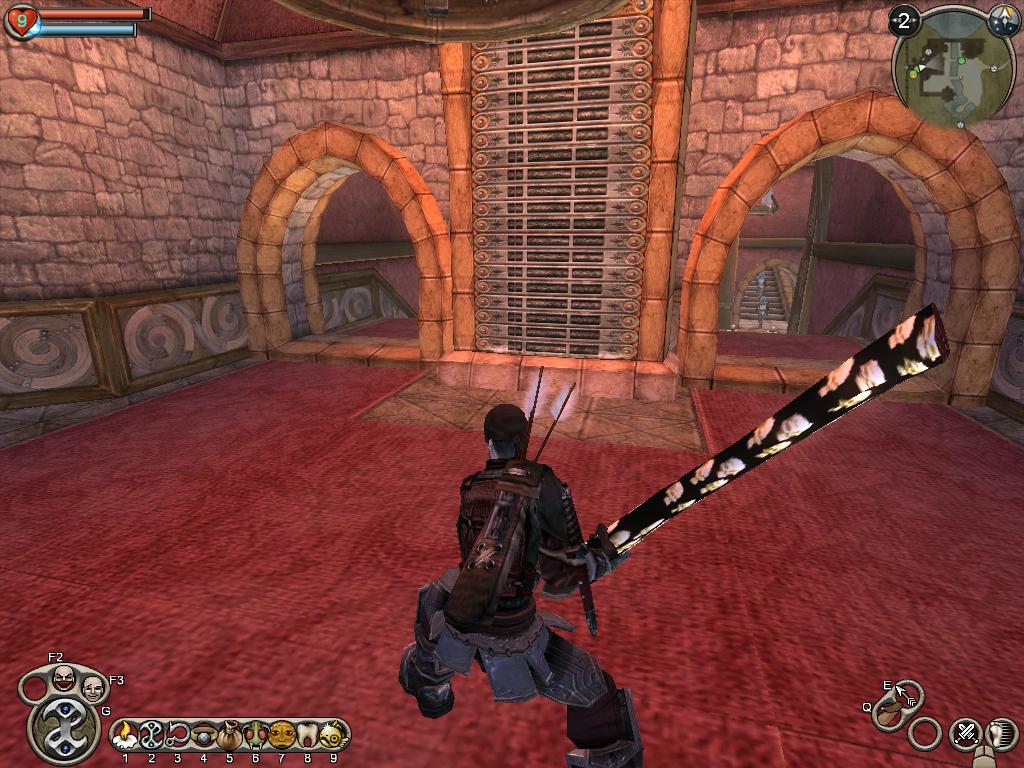The height and width of the screenshot is (768, 1024).
Task: Click the crossed swords combat icon
Action: point(965,733)
